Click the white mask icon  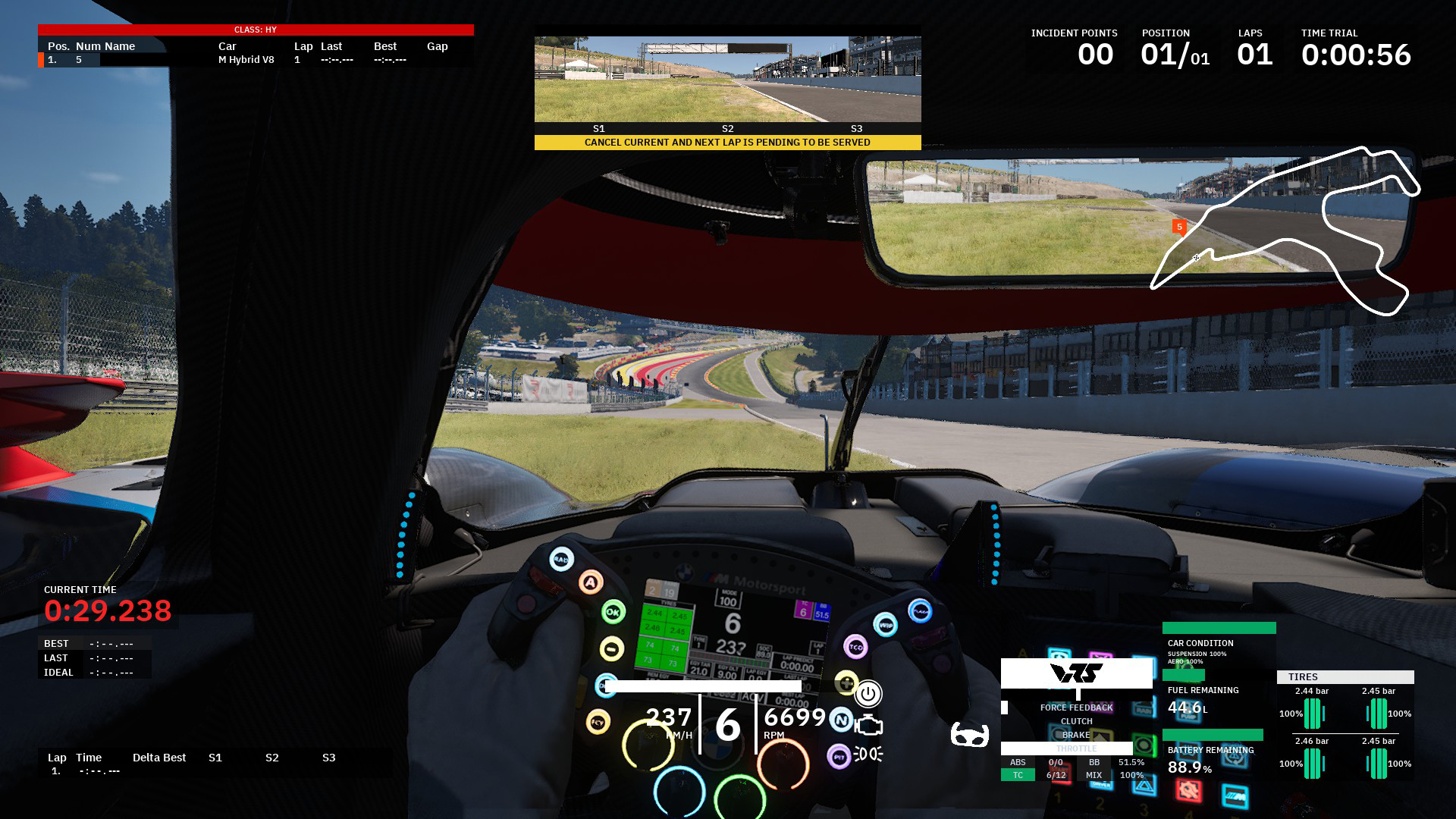[x=969, y=735]
